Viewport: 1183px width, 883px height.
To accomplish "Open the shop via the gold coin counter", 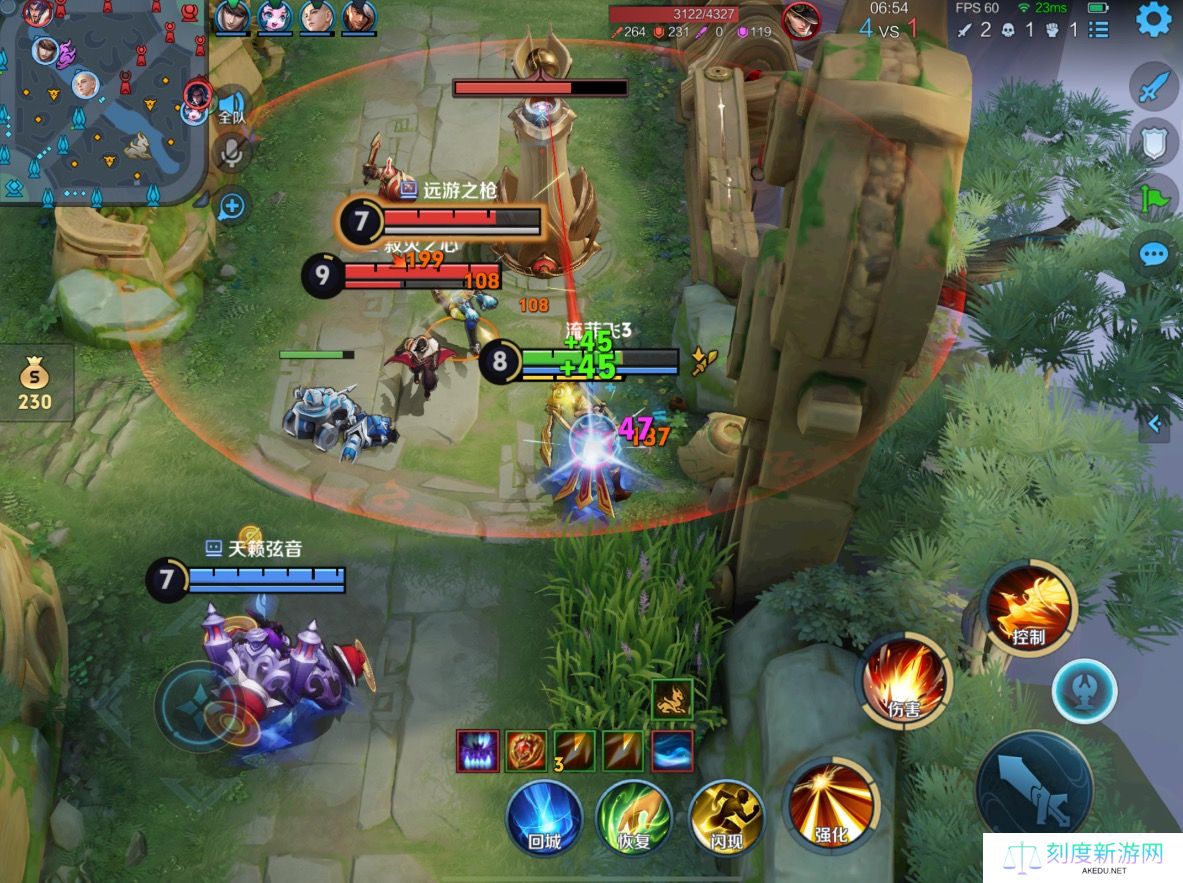I will coord(35,385).
